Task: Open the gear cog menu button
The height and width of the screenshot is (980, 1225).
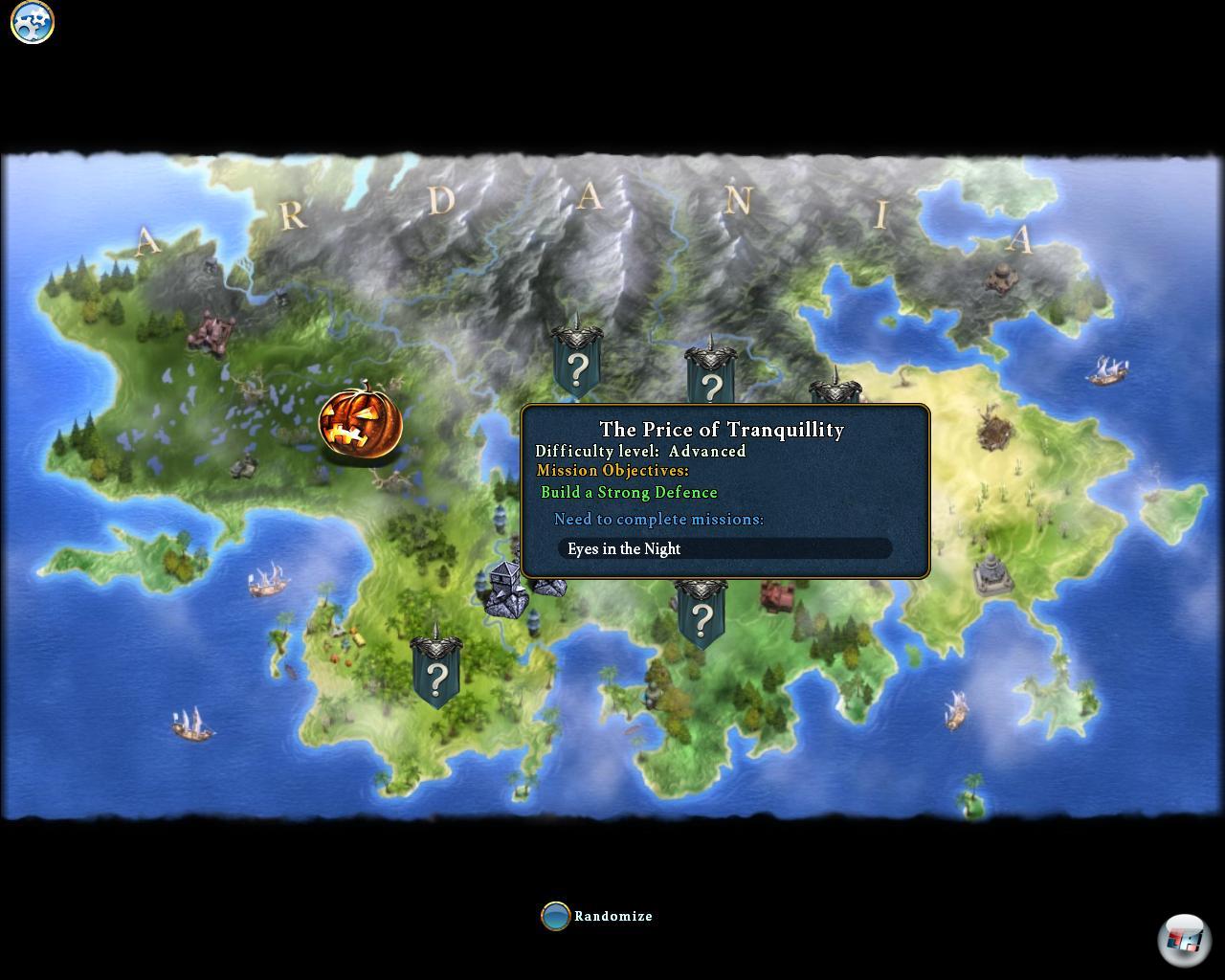Action: [33, 22]
